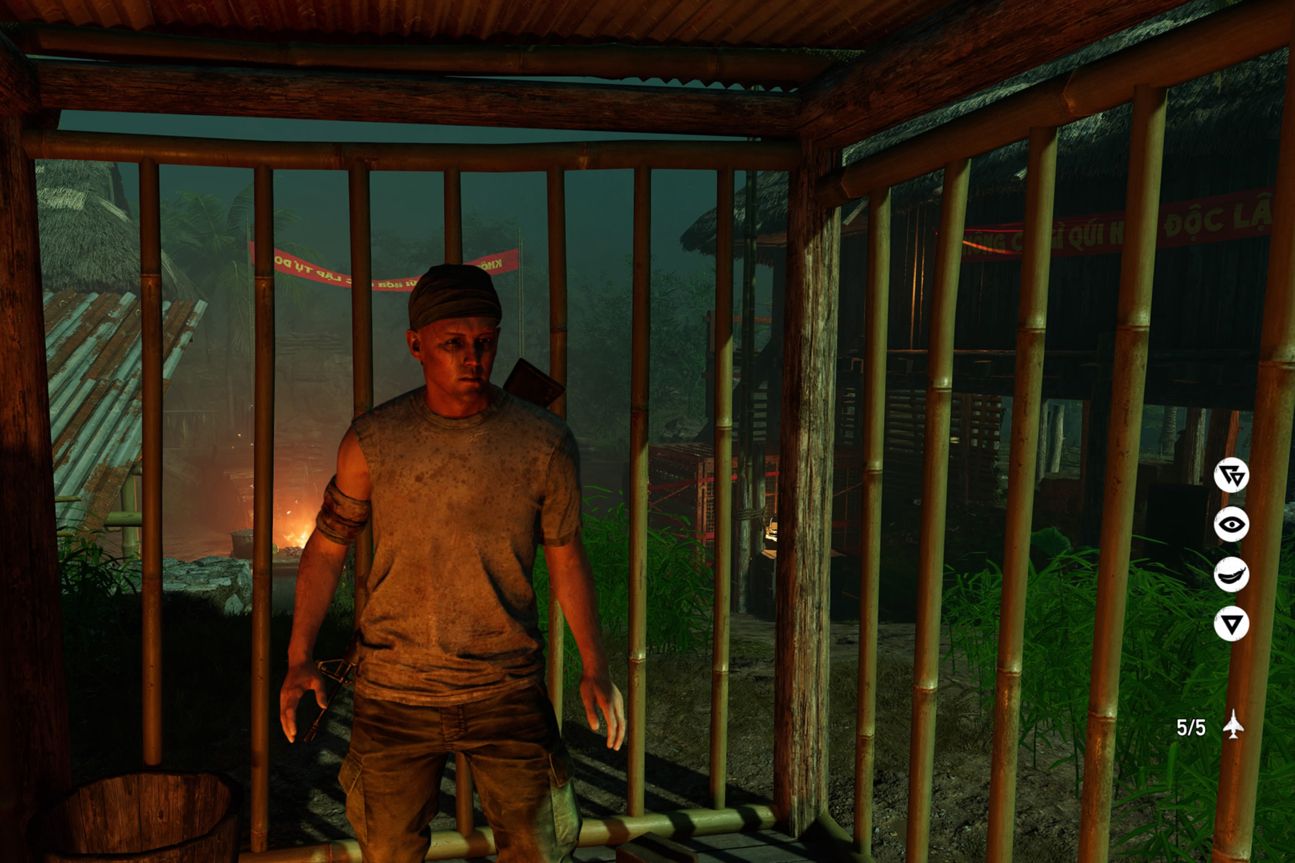Activate the eye perk icon

click(1231, 524)
